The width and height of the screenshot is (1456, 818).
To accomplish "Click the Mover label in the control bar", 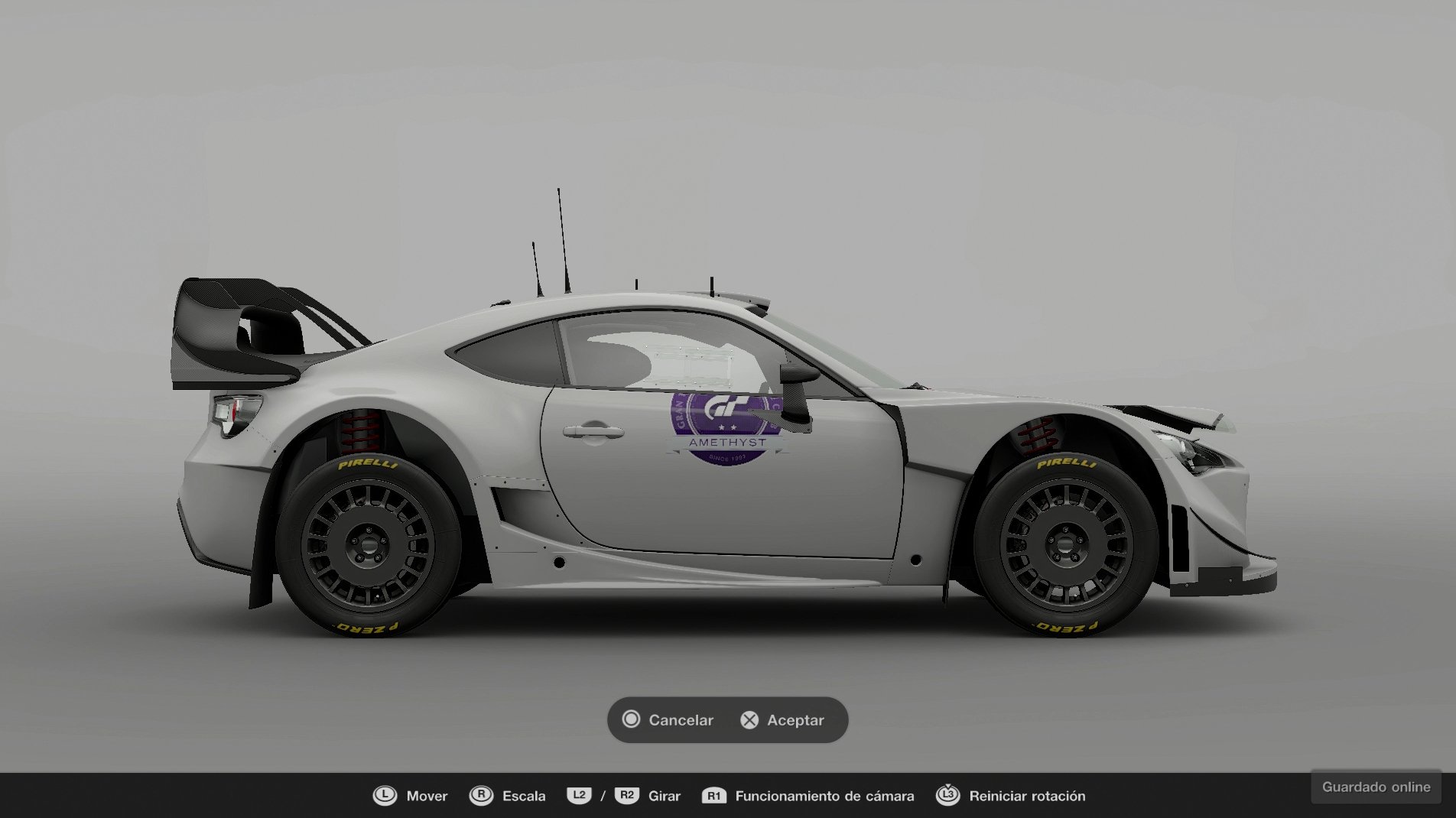I will coord(426,796).
